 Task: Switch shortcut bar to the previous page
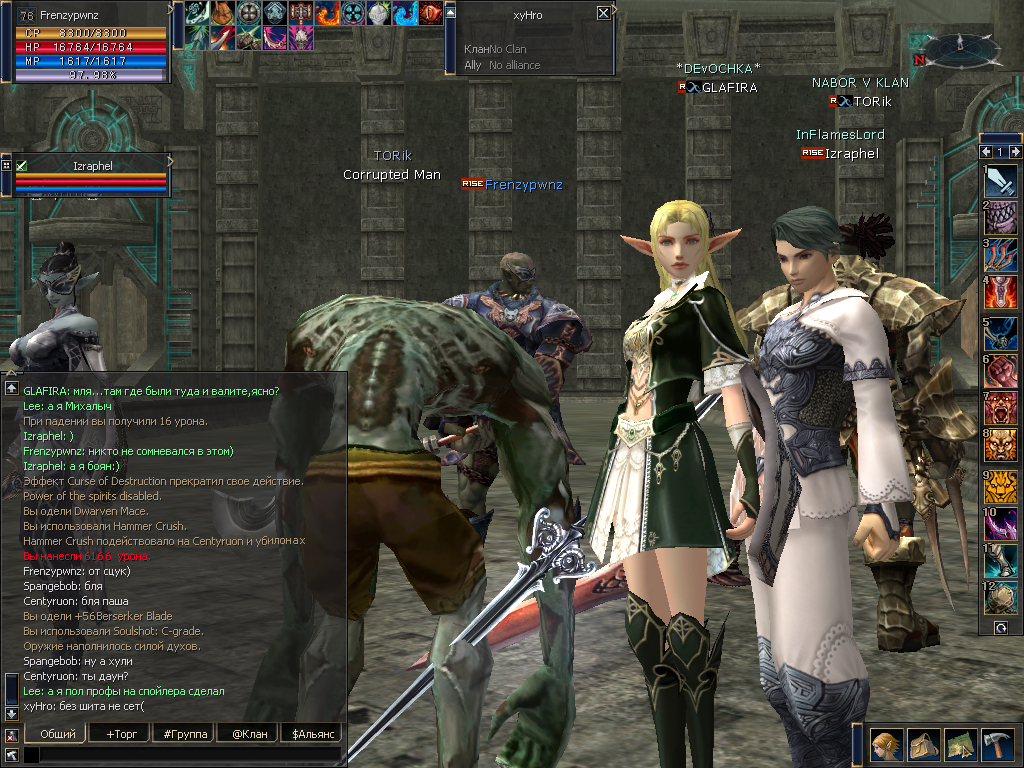tap(986, 152)
